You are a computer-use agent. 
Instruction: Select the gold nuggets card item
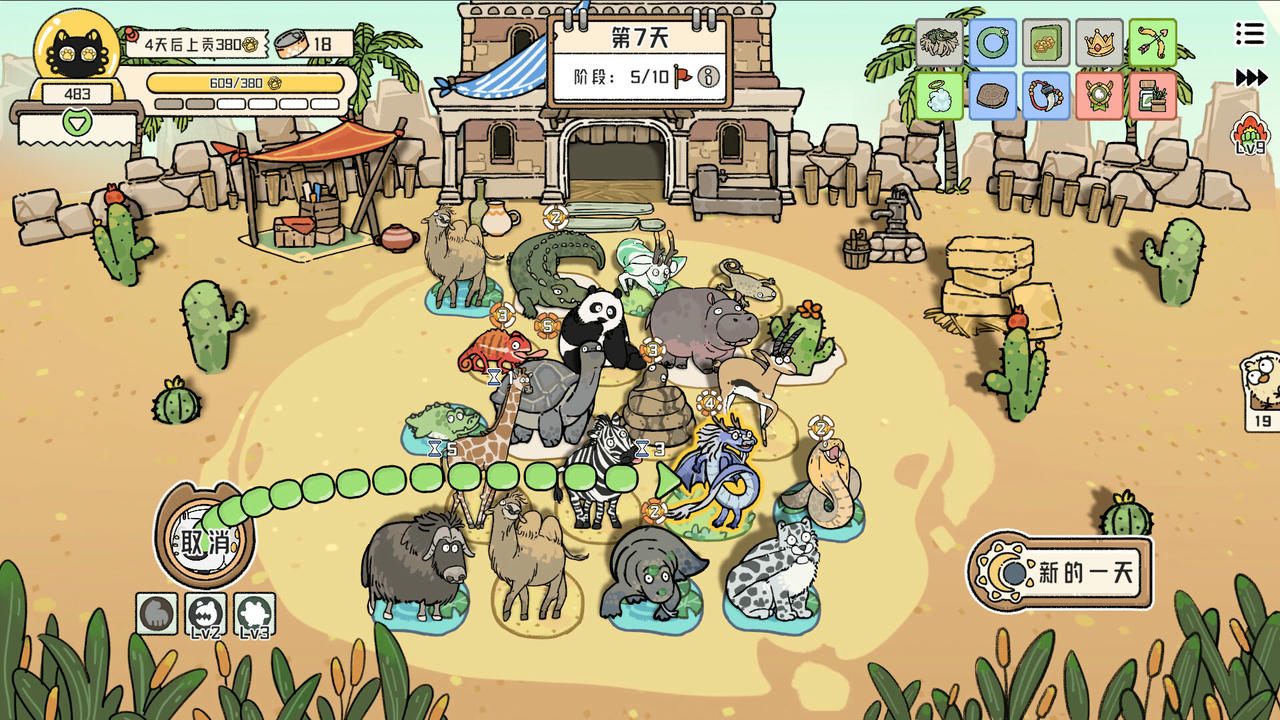pos(1046,42)
